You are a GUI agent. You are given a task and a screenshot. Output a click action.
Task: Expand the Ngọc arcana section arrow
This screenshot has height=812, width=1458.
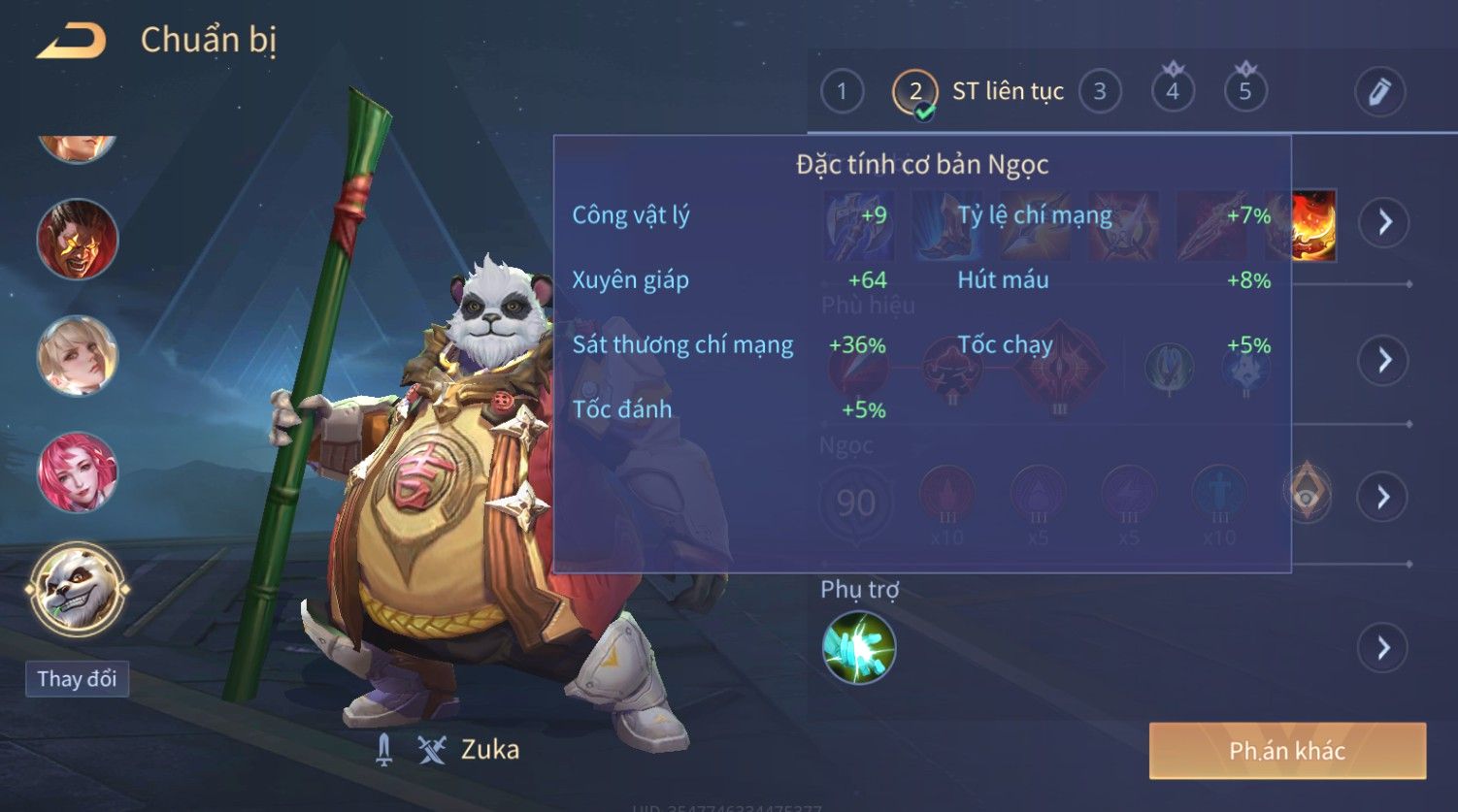pyautogui.click(x=1384, y=498)
